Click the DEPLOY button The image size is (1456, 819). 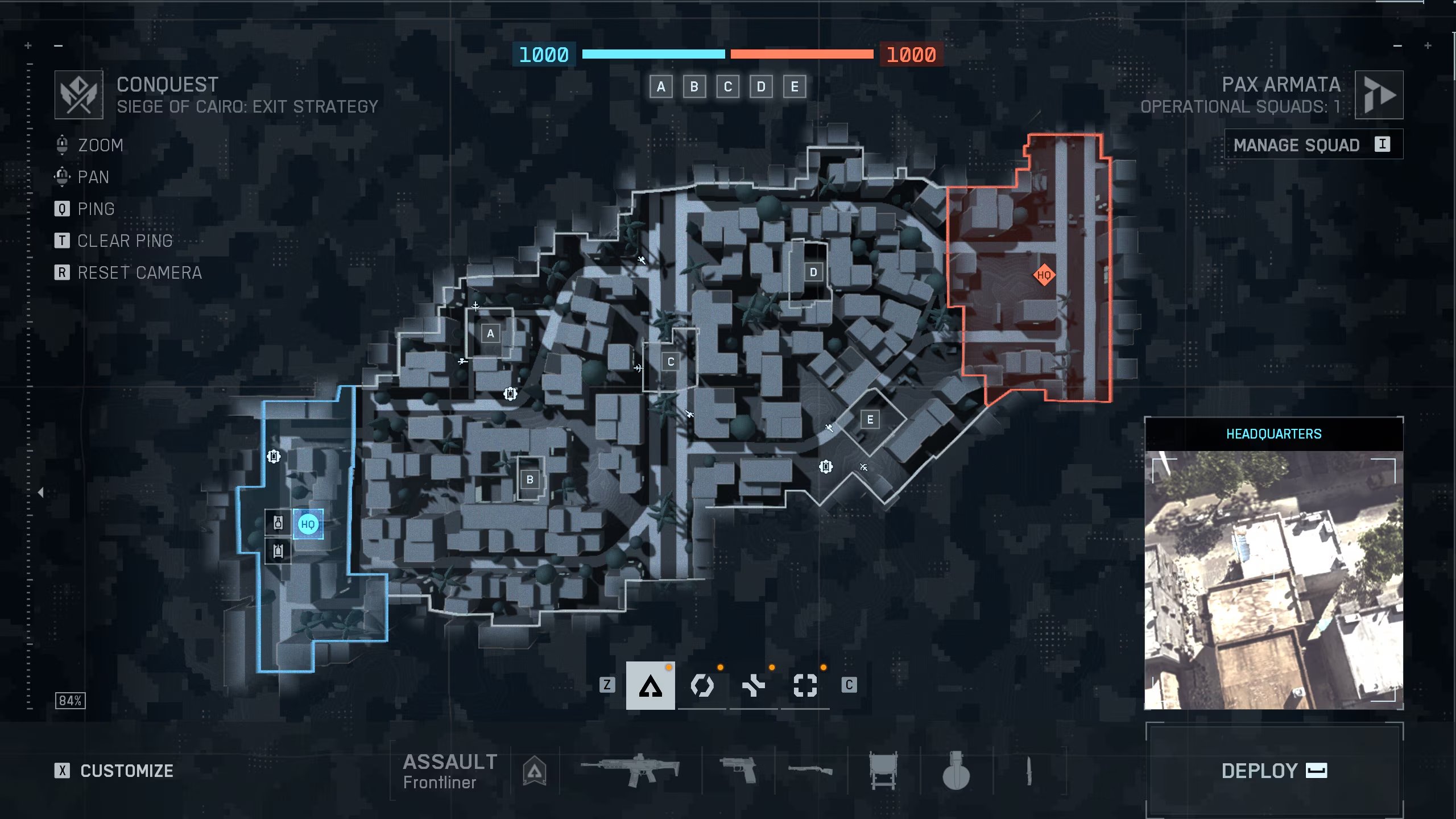(x=1274, y=771)
